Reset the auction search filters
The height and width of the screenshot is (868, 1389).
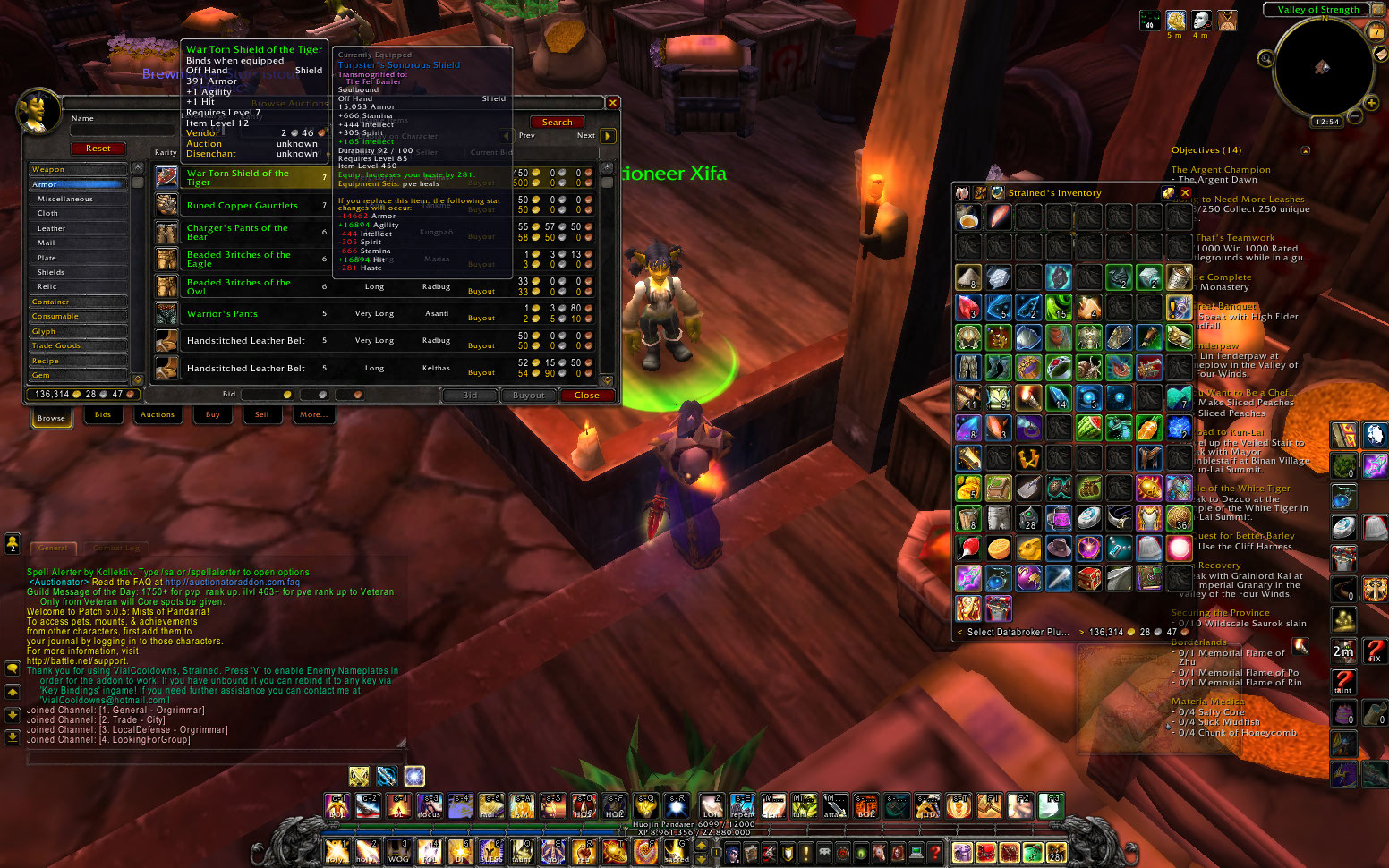point(98,149)
